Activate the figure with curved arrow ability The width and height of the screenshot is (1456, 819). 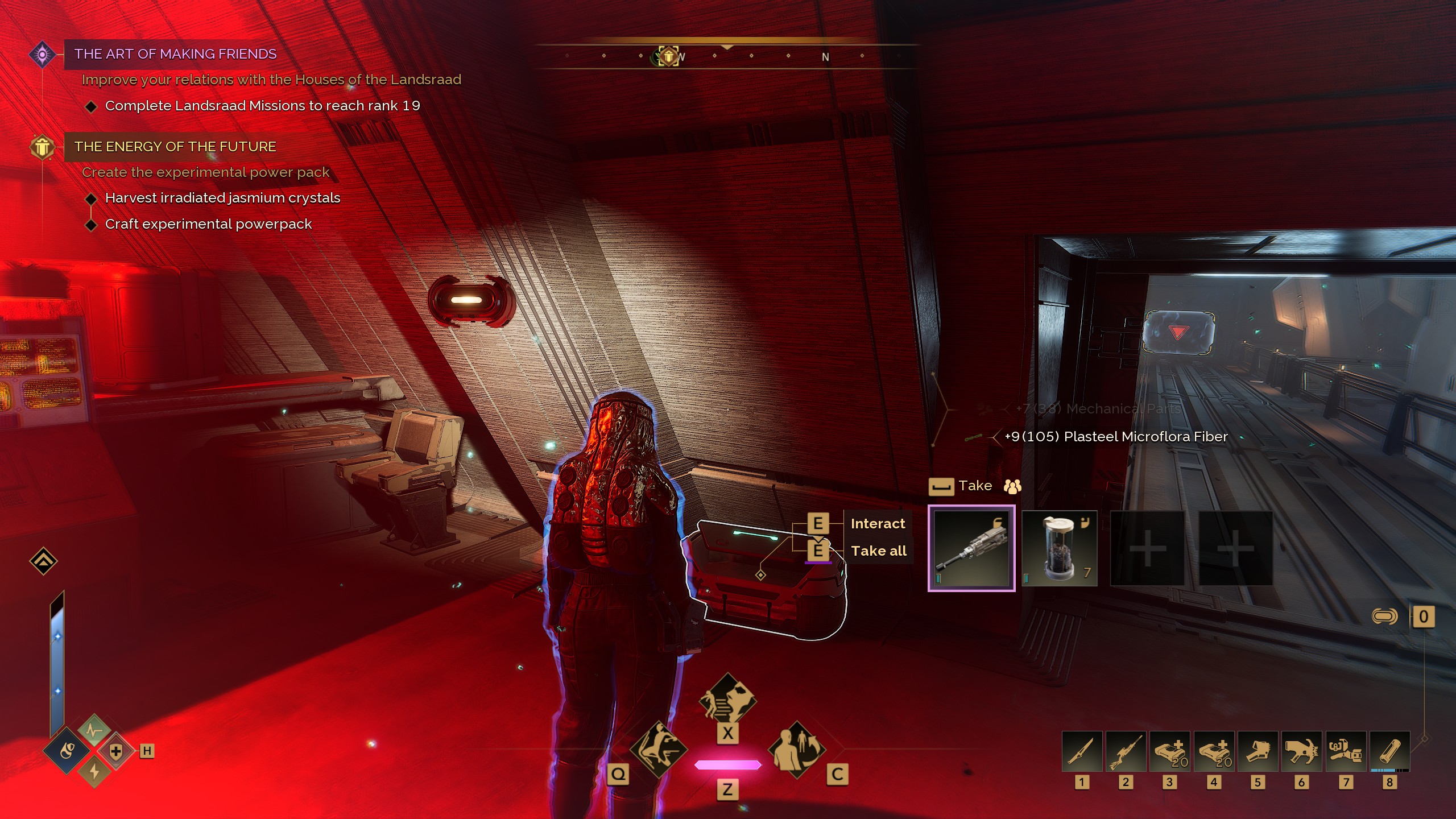pyautogui.click(x=796, y=750)
